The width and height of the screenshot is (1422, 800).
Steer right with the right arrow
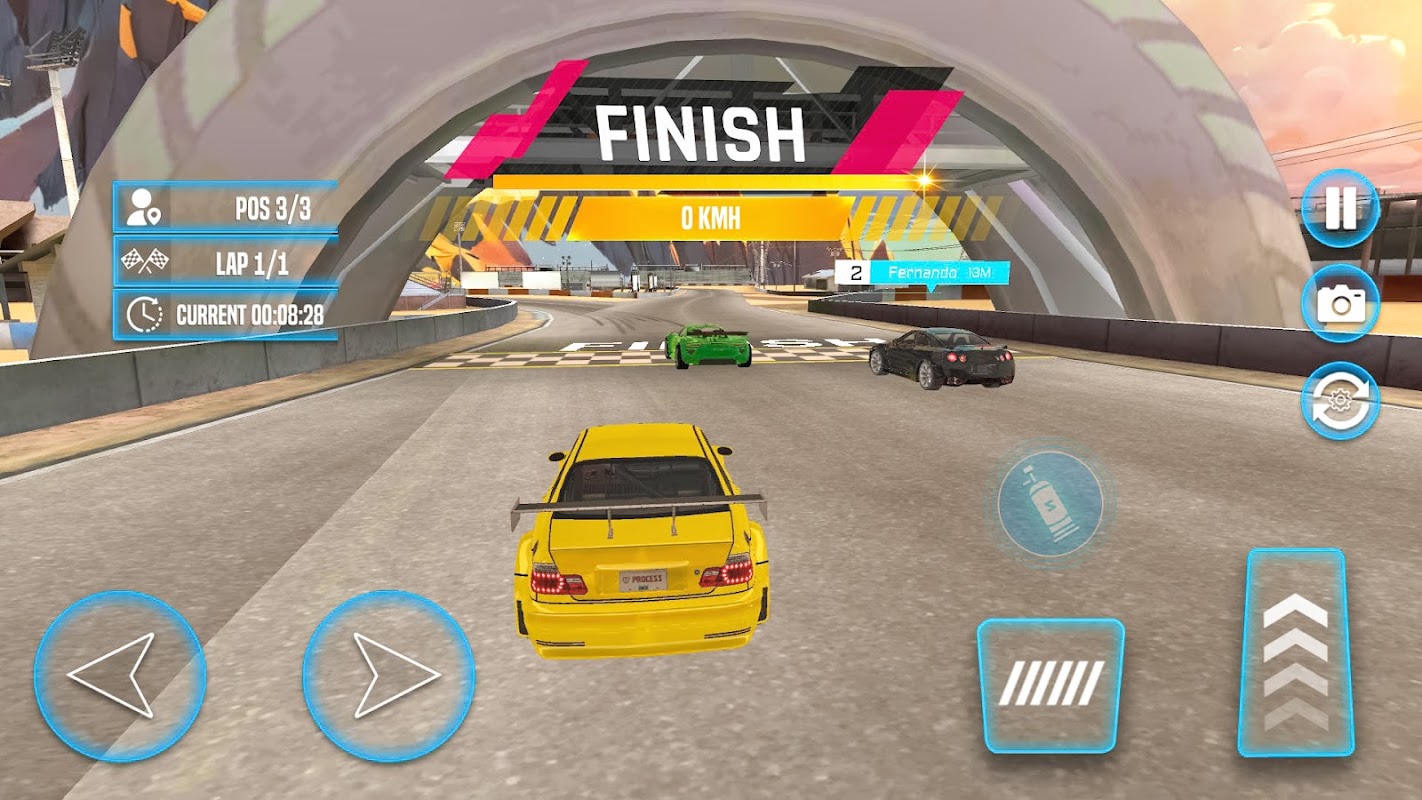tap(389, 676)
